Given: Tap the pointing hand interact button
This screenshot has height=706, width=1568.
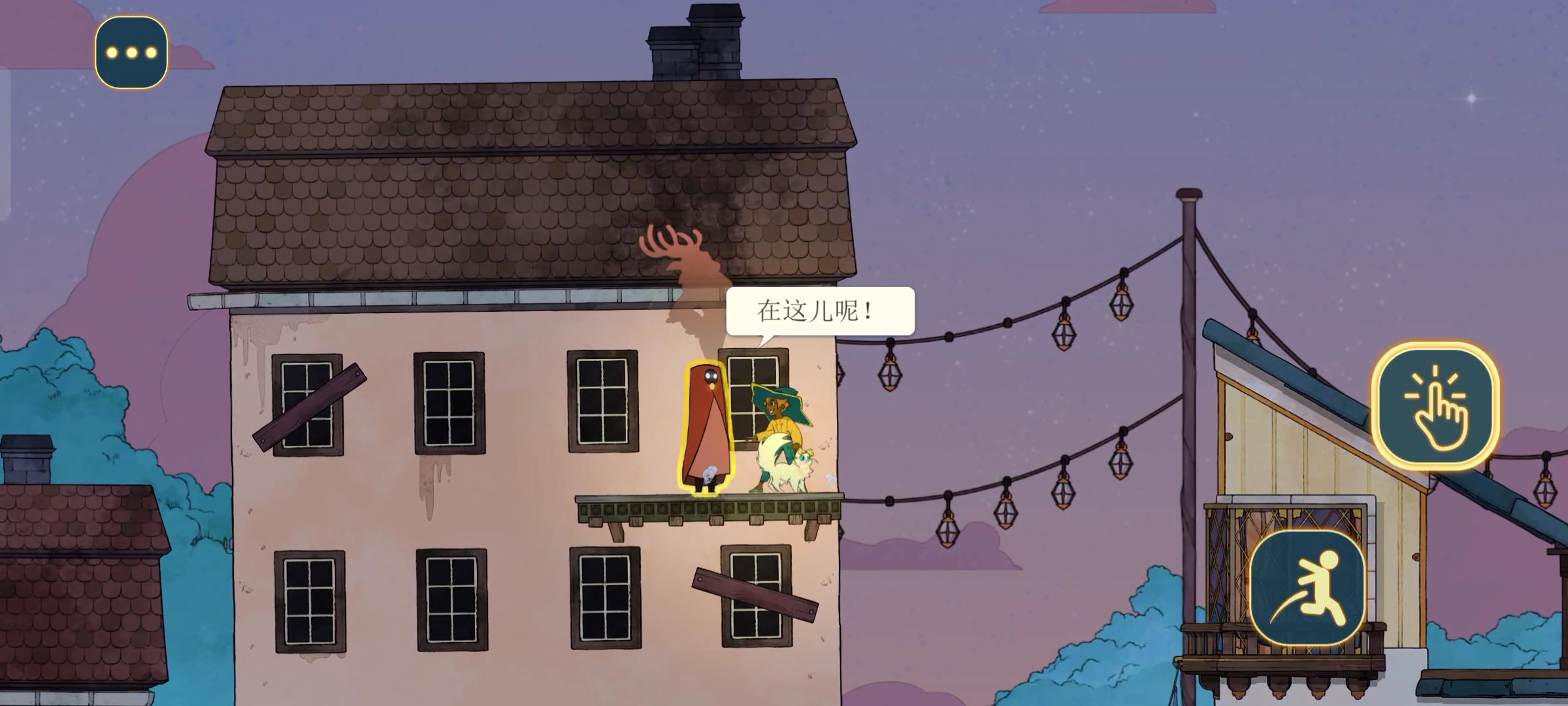Looking at the screenshot, I should click(x=1435, y=407).
